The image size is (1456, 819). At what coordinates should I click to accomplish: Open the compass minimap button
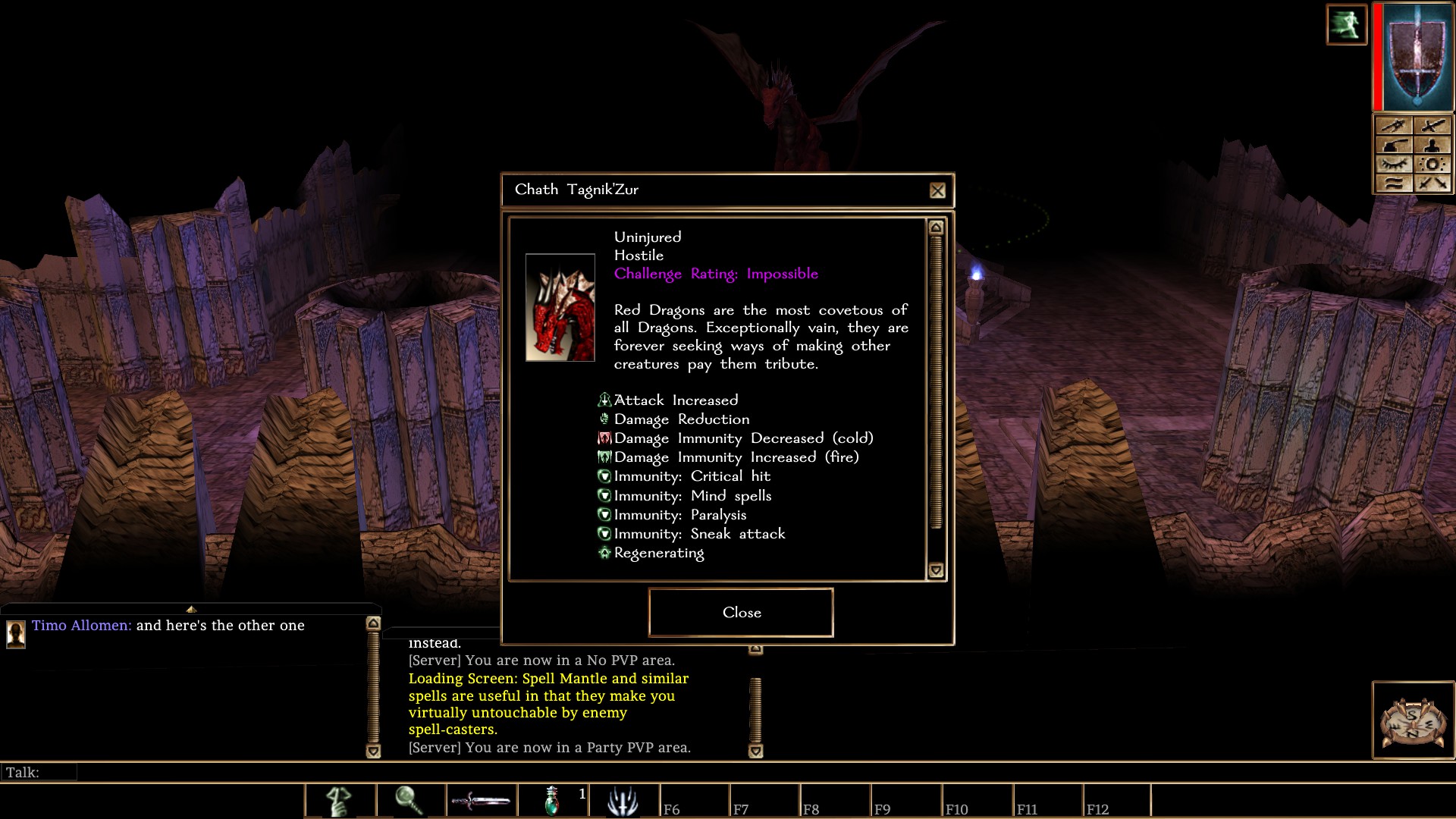coord(1413,720)
